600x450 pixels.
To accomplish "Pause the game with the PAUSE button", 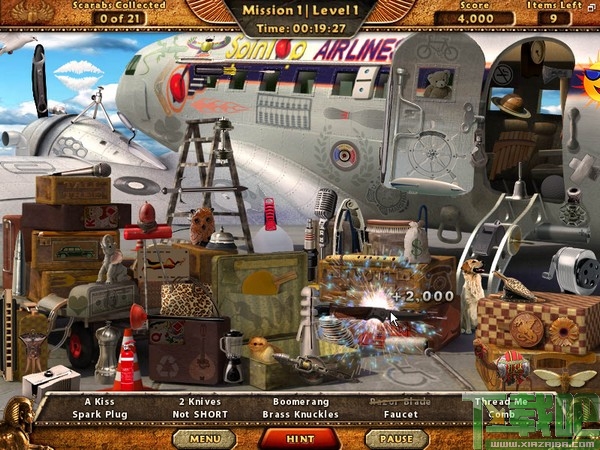I will 396,437.
